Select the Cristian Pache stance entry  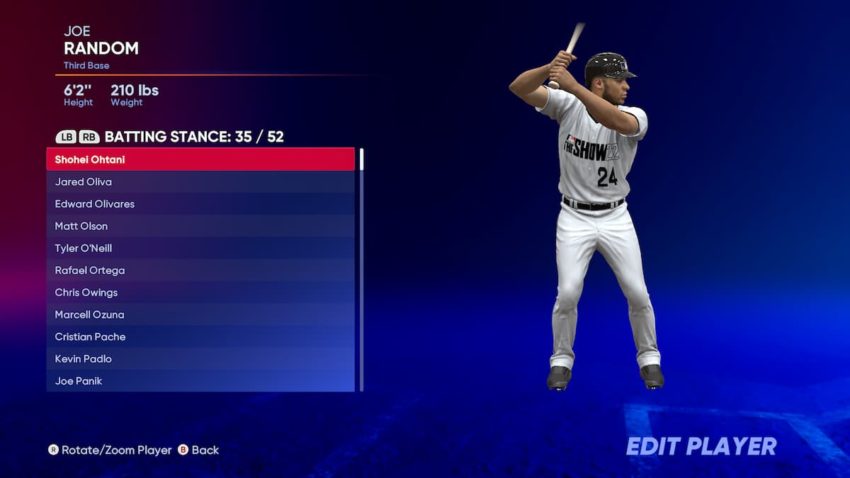click(x=200, y=337)
